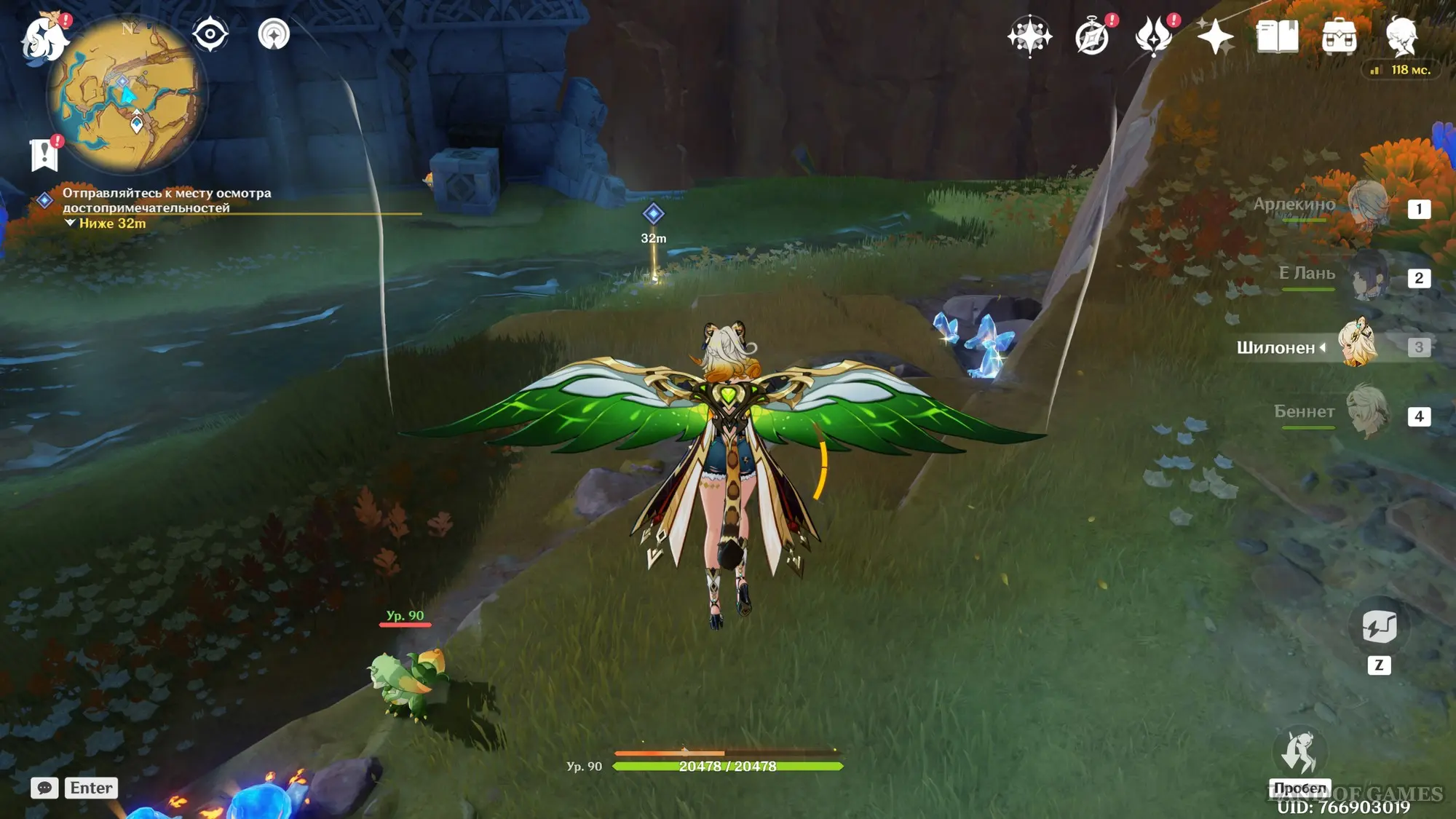
Task: Toggle the eye-shaped elemental sight icon
Action: [210, 34]
